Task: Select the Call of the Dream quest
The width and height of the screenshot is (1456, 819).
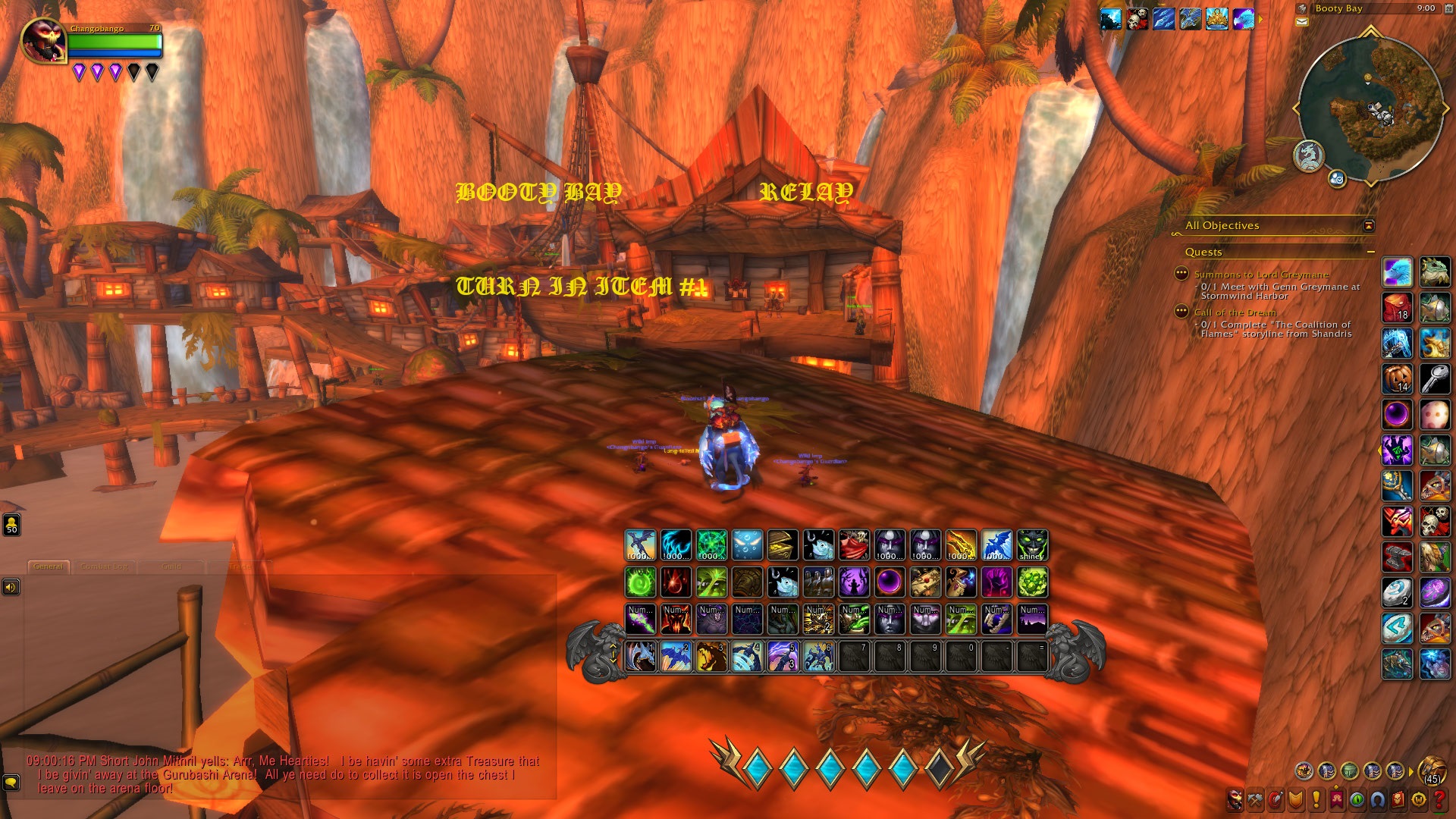Action: pos(1235,312)
